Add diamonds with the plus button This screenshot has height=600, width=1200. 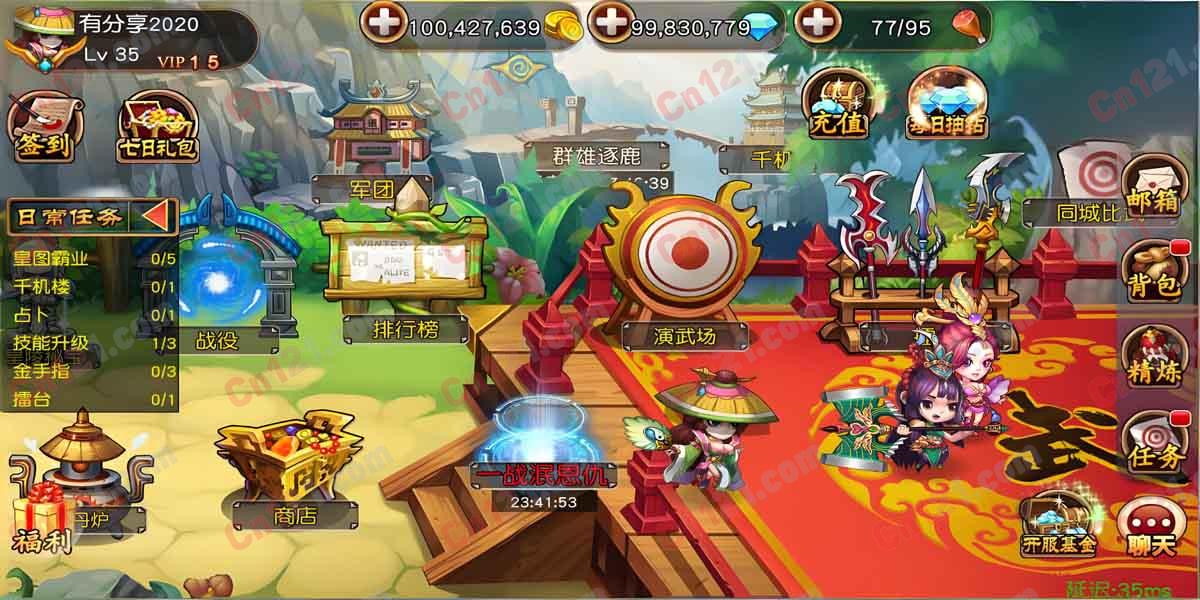[609, 23]
